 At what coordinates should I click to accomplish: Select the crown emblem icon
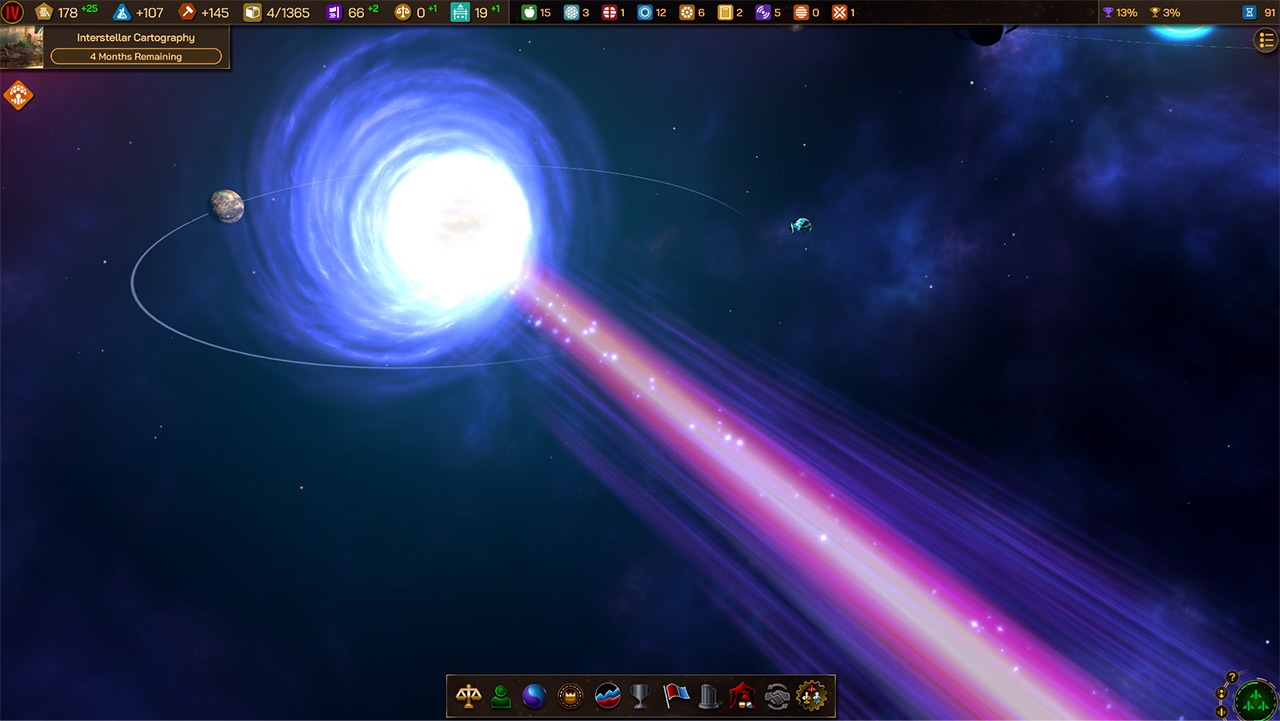(x=570, y=696)
